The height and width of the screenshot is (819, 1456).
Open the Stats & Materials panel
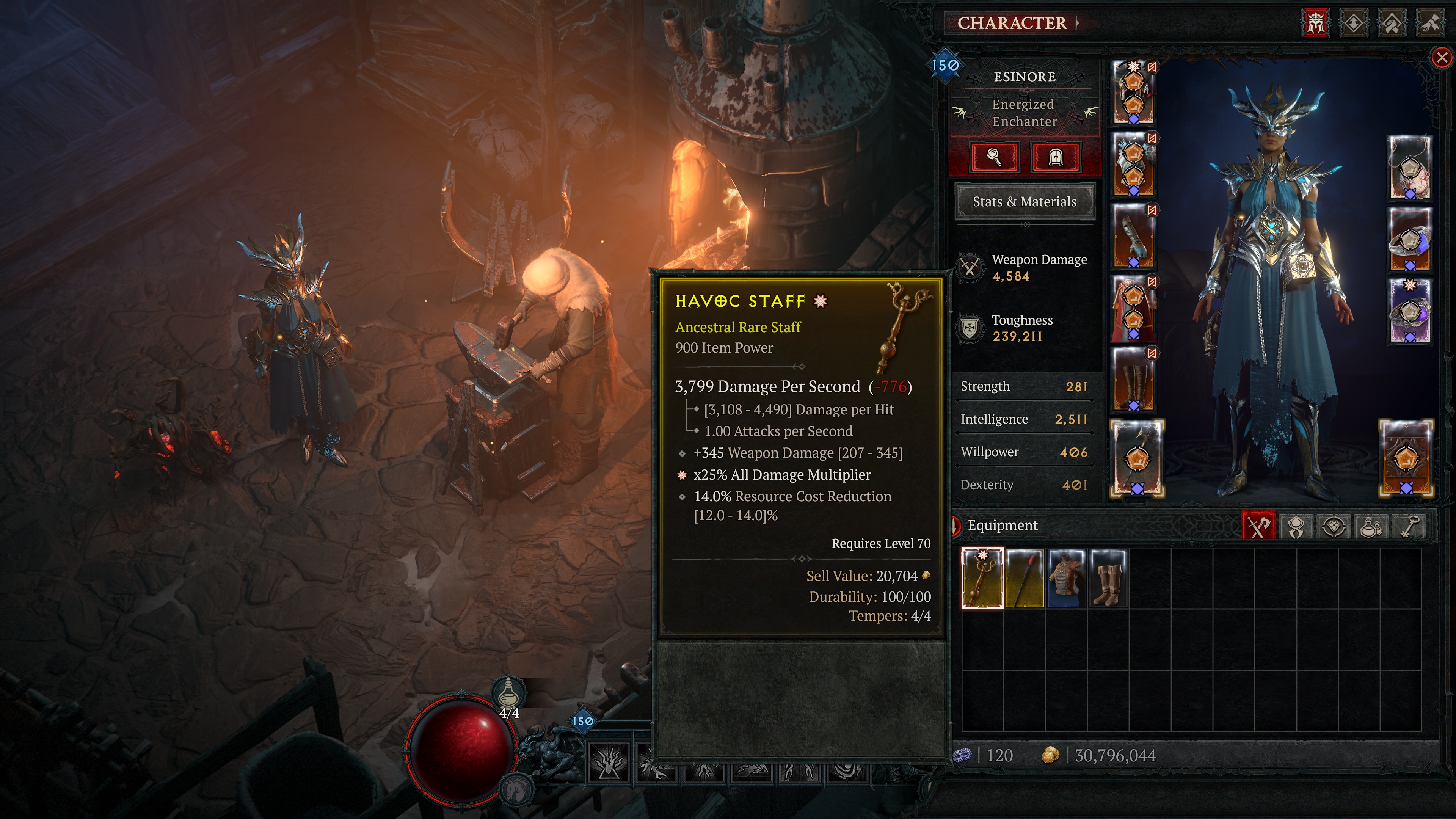pyautogui.click(x=1024, y=202)
